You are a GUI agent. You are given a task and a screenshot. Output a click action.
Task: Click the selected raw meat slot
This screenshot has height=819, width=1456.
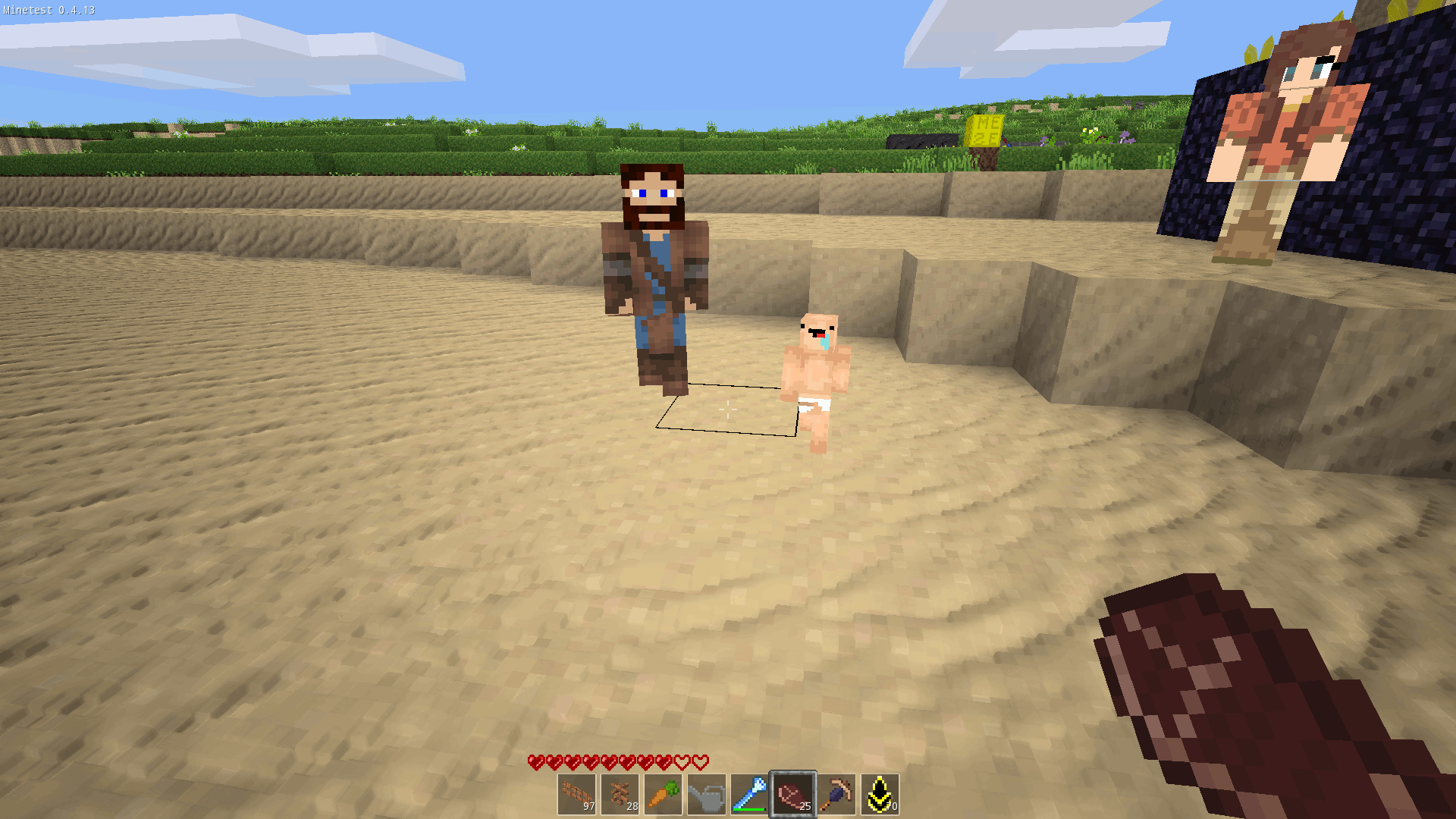793,792
